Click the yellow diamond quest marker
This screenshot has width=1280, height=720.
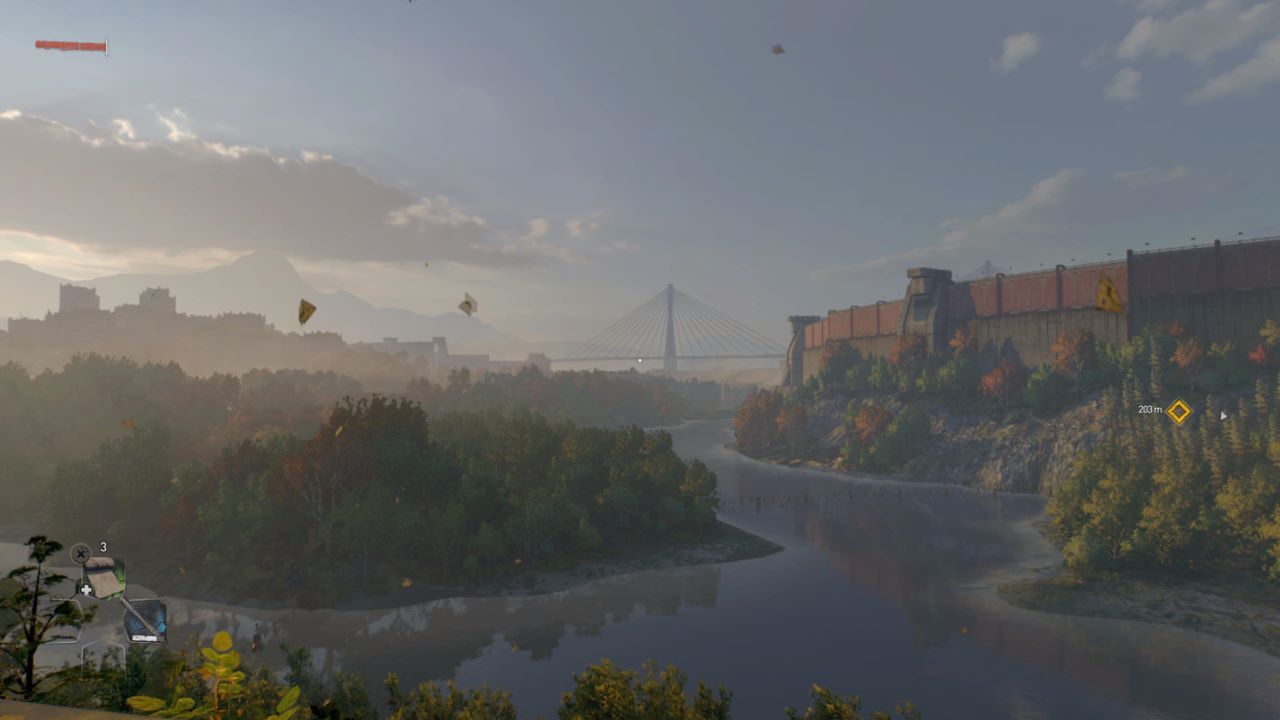coord(1180,410)
